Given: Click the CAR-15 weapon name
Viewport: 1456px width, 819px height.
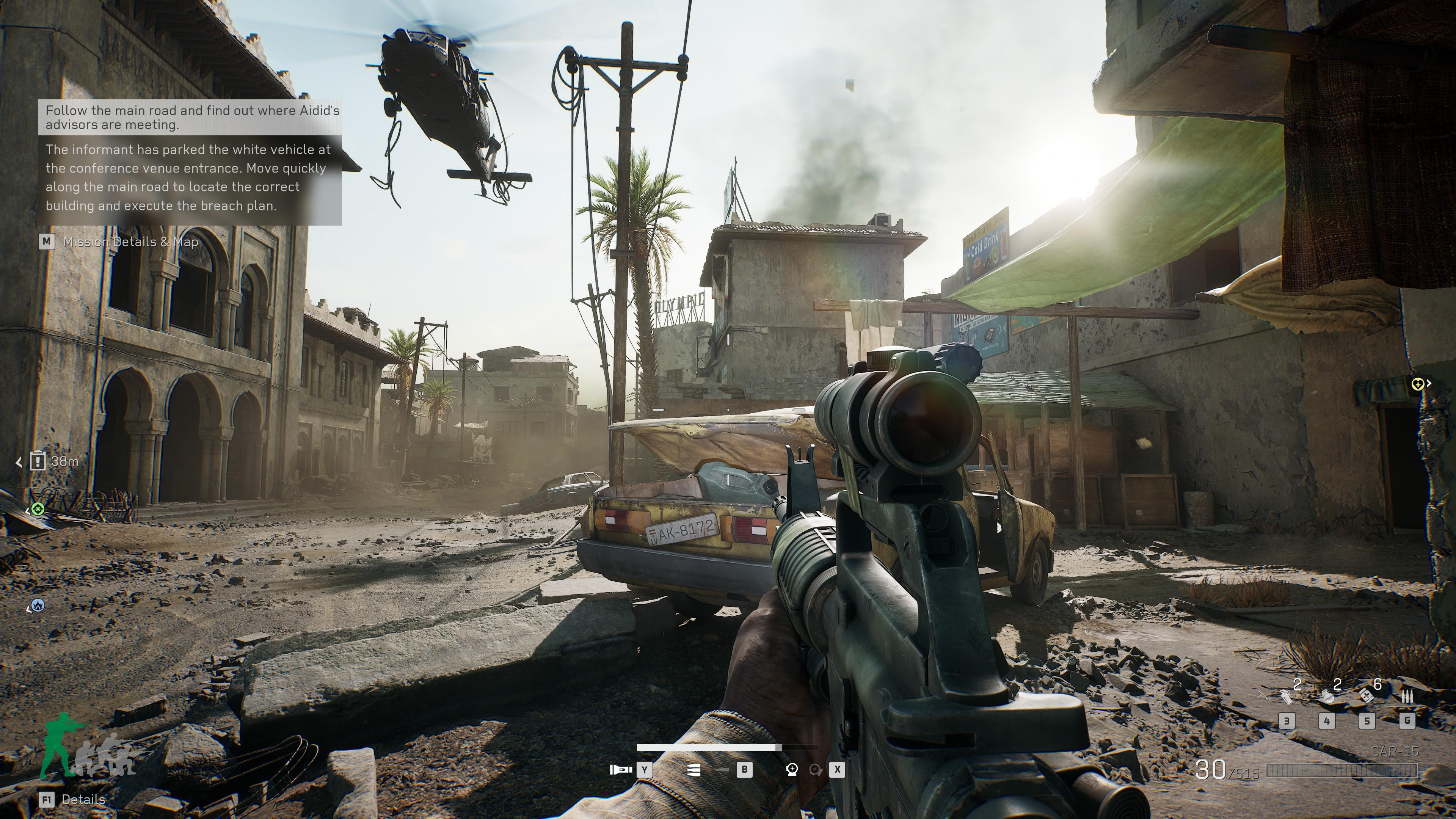Looking at the screenshot, I should click(1395, 751).
